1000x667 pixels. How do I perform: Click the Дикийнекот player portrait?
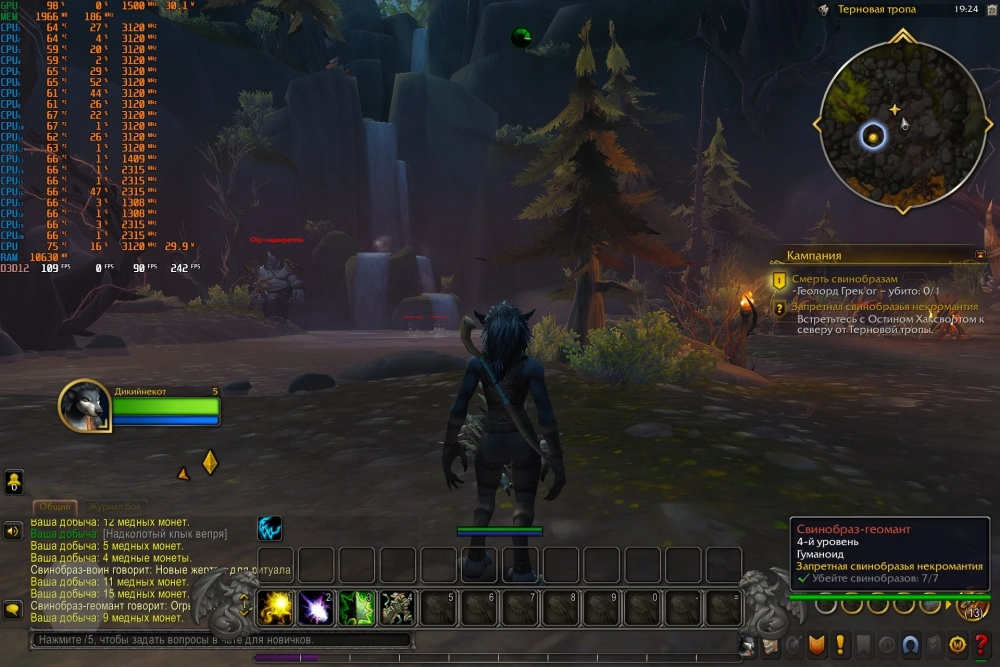[x=84, y=405]
